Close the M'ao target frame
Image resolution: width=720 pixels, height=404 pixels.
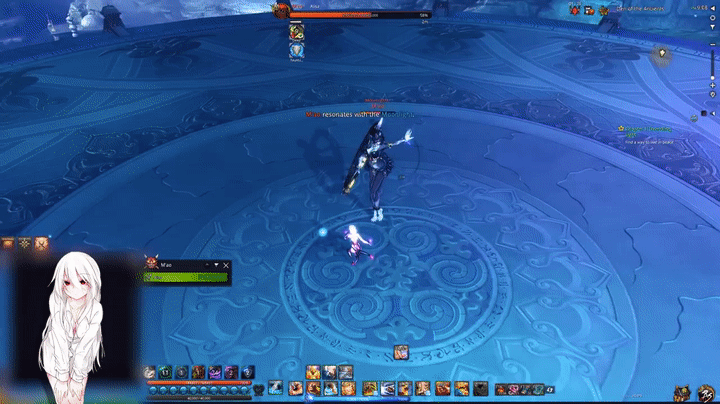pyautogui.click(x=227, y=265)
